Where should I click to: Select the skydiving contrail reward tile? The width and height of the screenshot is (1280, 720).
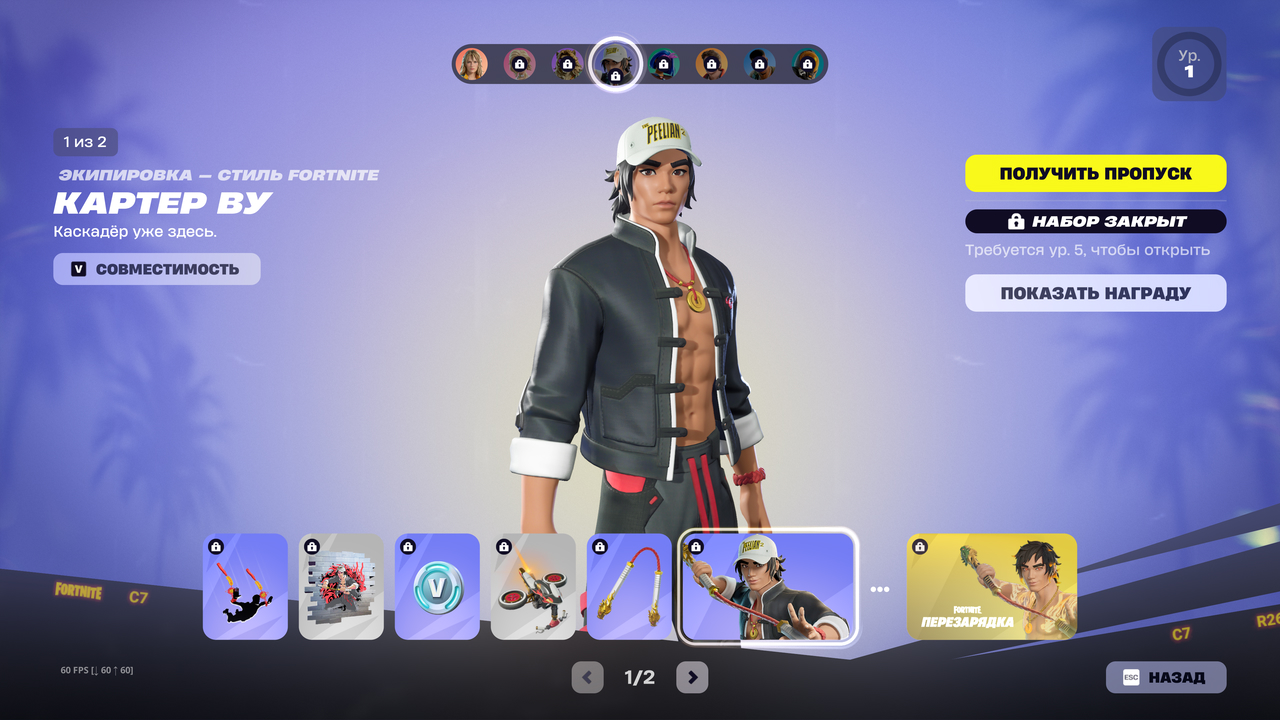coord(245,587)
